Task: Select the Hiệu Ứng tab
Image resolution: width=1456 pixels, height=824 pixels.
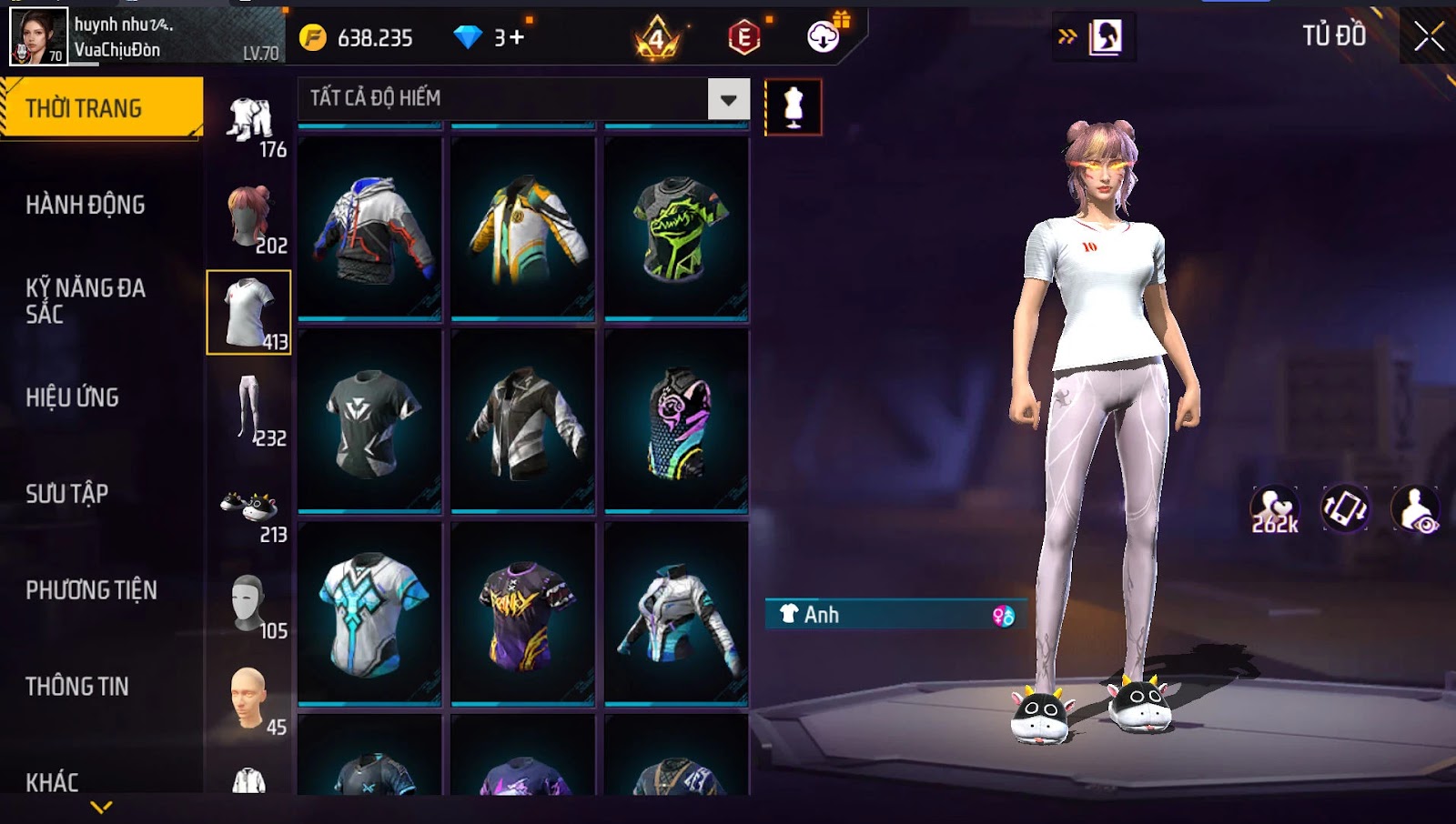Action: [72, 397]
